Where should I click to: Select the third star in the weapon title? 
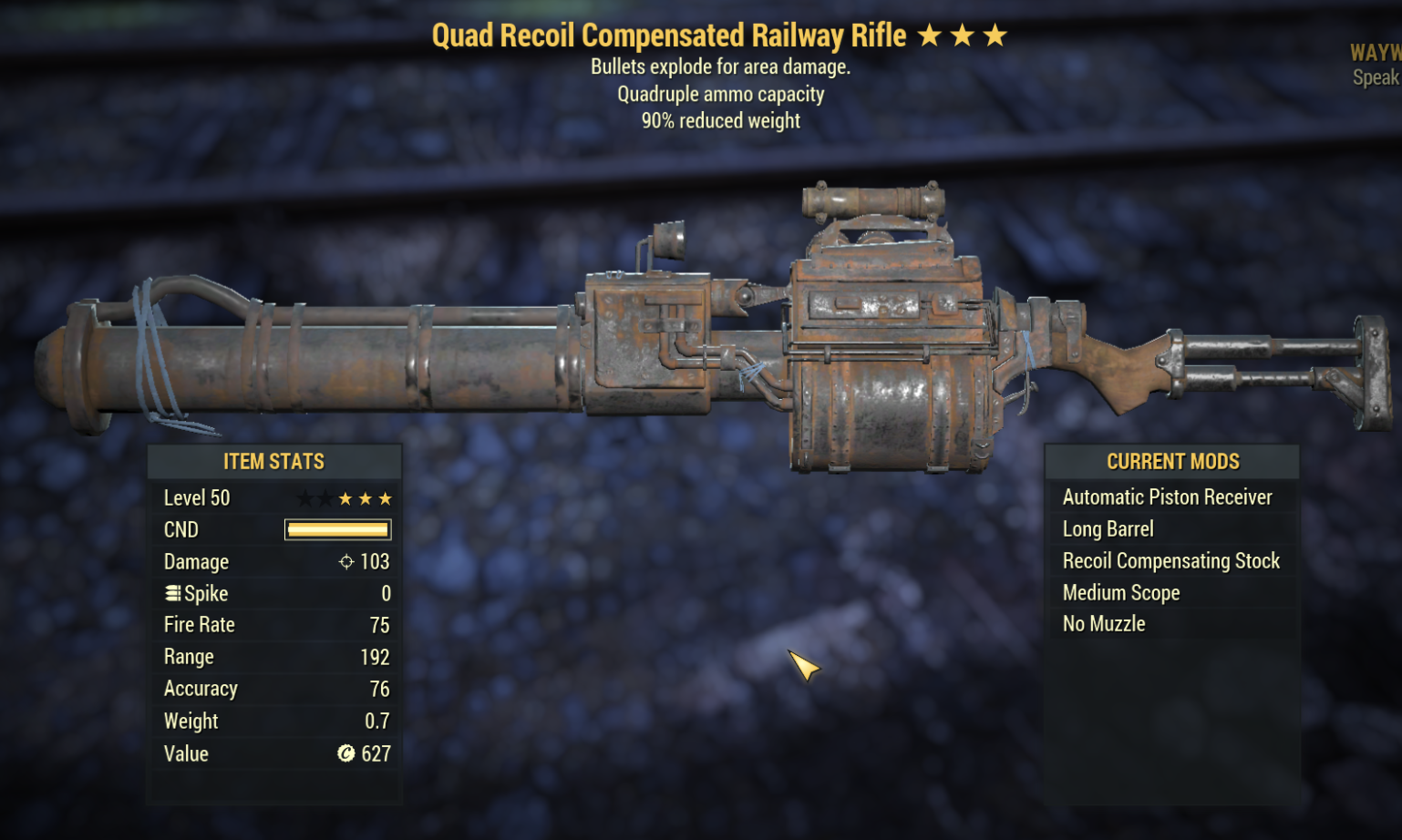pyautogui.click(x=997, y=35)
